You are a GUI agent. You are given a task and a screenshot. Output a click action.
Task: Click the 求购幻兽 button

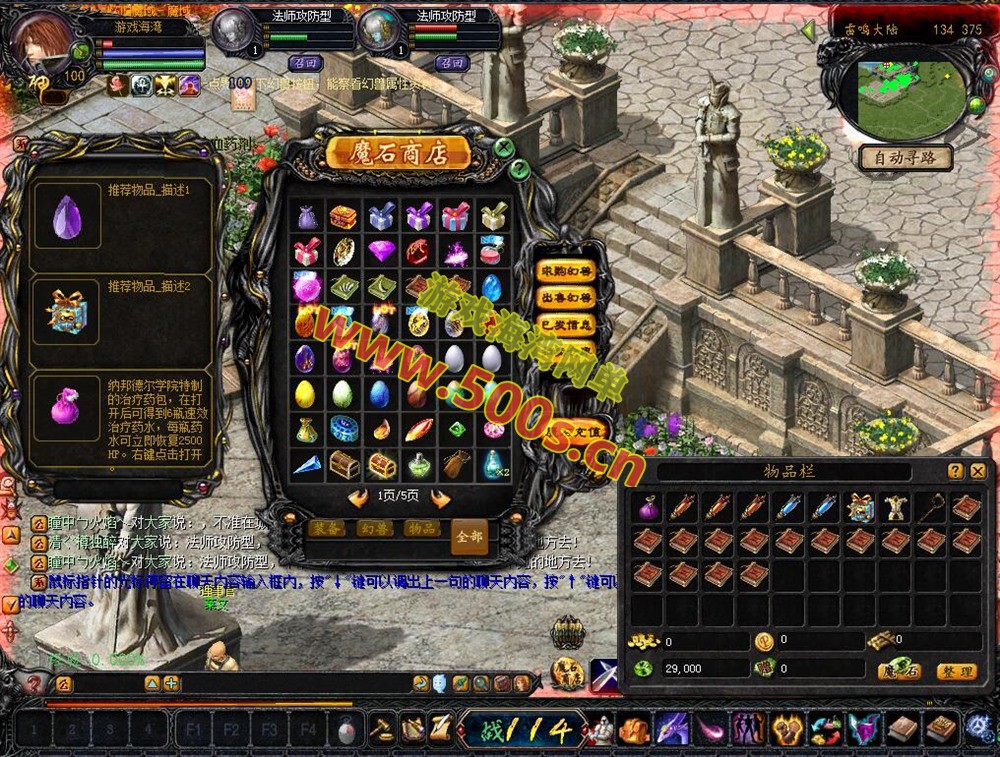[x=565, y=271]
